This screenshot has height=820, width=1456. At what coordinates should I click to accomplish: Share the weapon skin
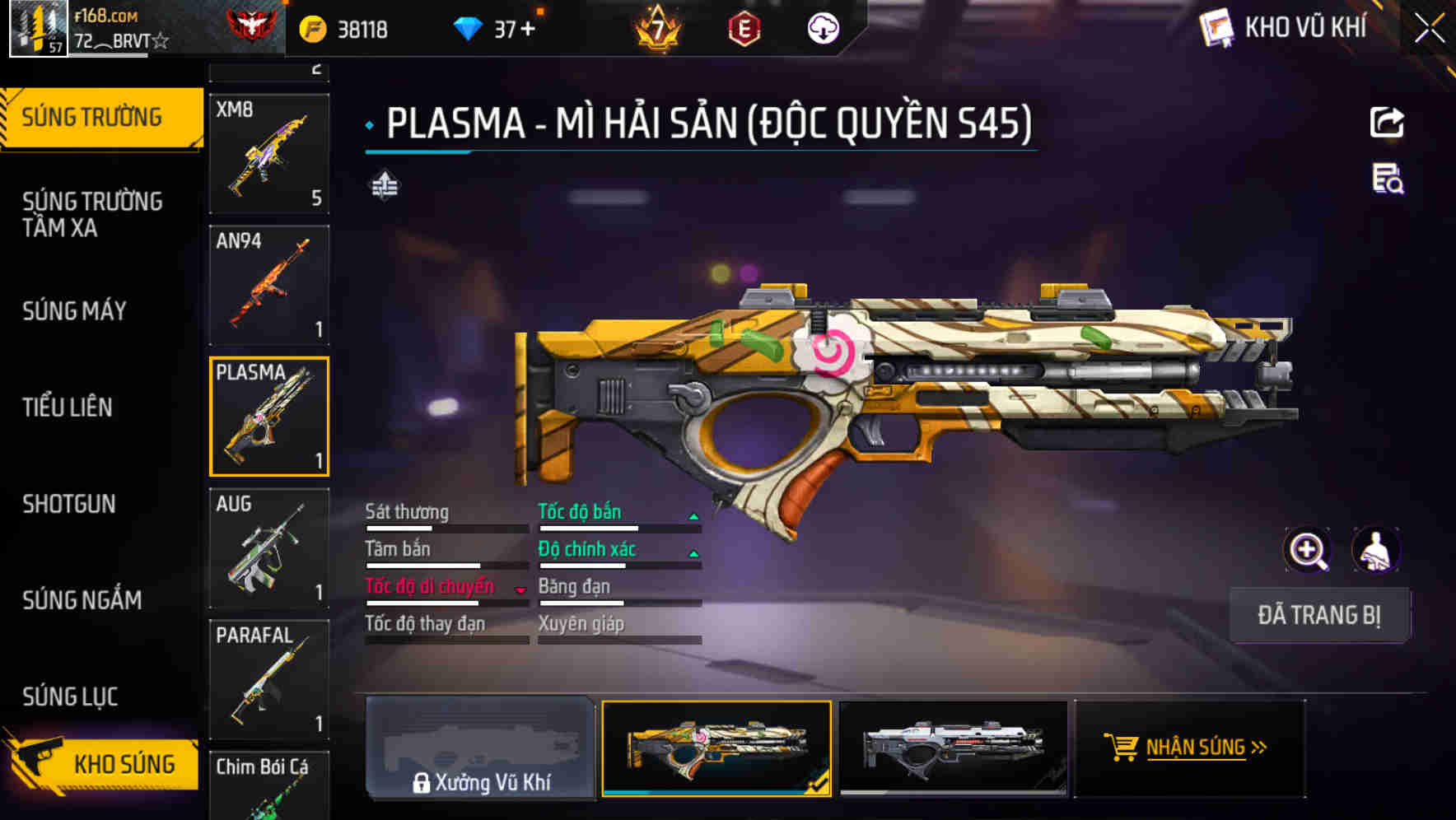coord(1387,123)
